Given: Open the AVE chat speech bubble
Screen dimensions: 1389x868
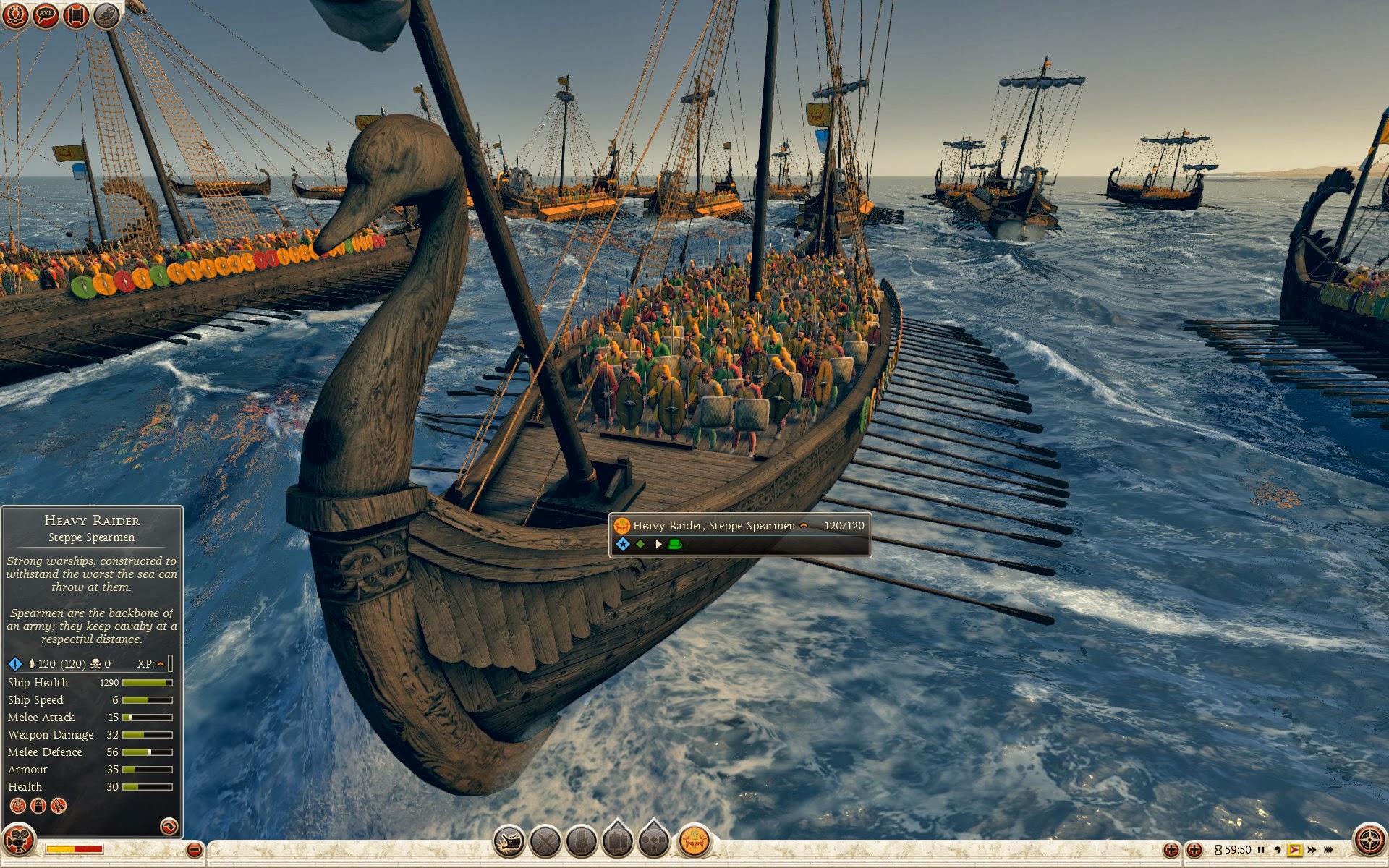Looking at the screenshot, I should point(46,14).
